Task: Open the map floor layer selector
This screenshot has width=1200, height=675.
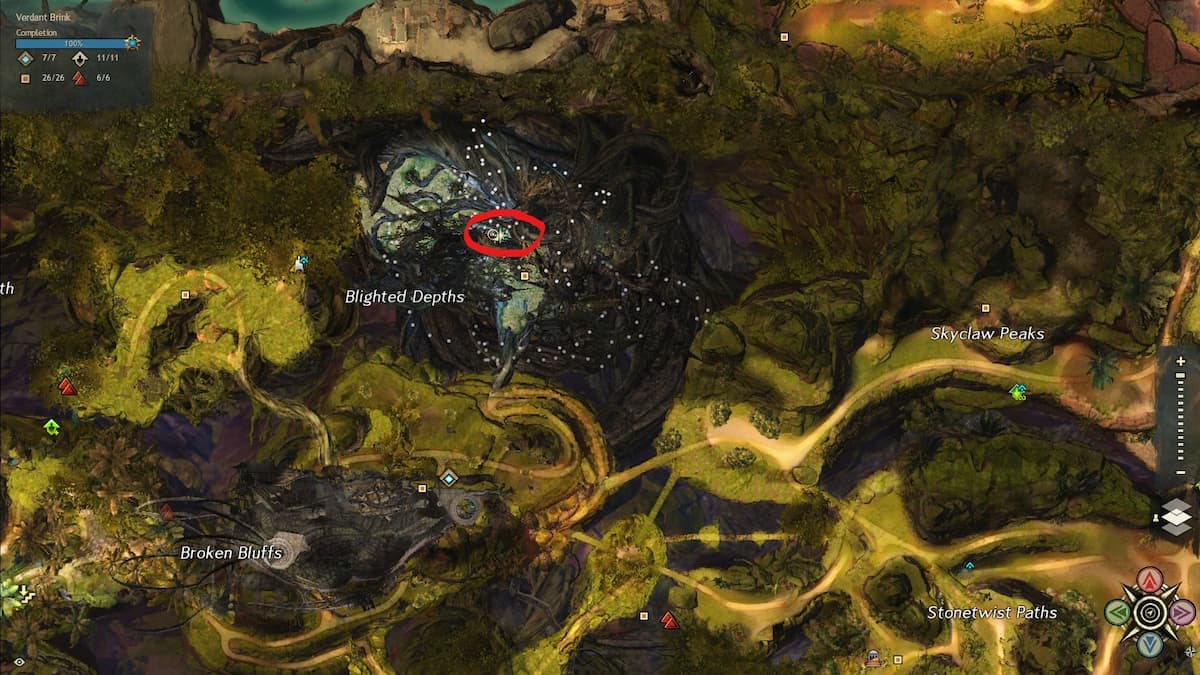Action: (1177, 516)
